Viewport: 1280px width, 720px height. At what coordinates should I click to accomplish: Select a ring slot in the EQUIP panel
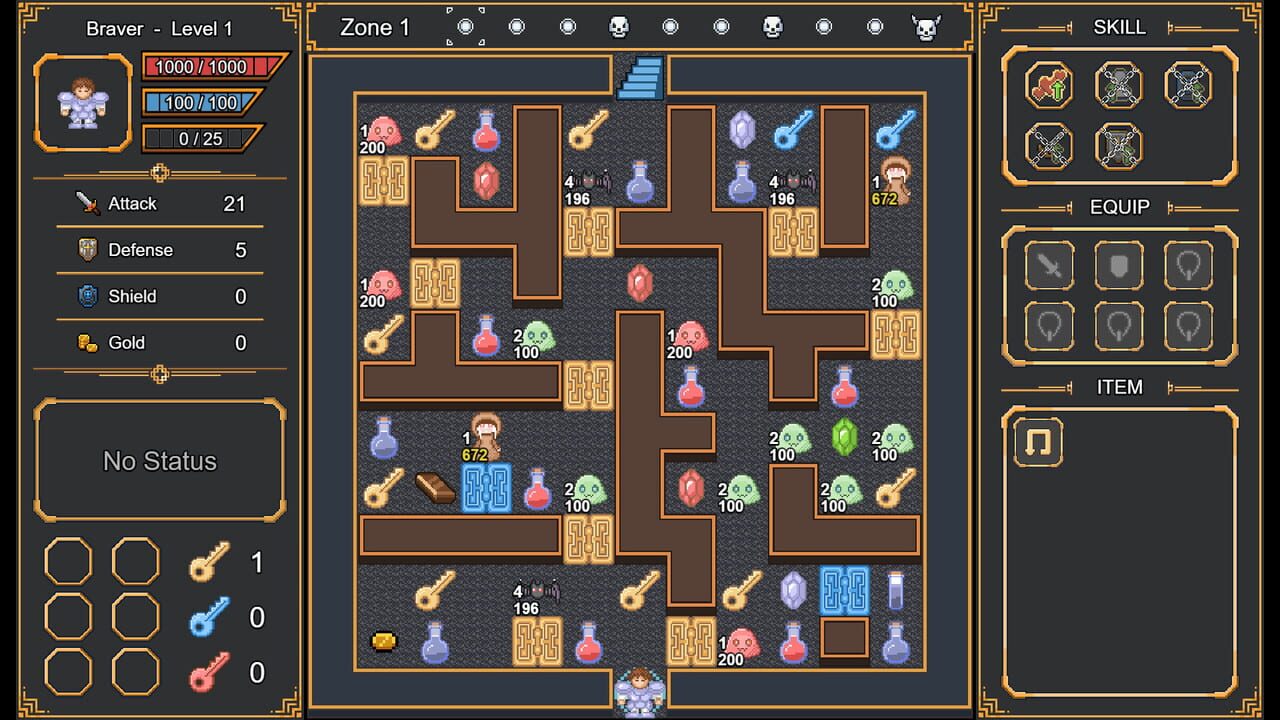click(x=1191, y=266)
